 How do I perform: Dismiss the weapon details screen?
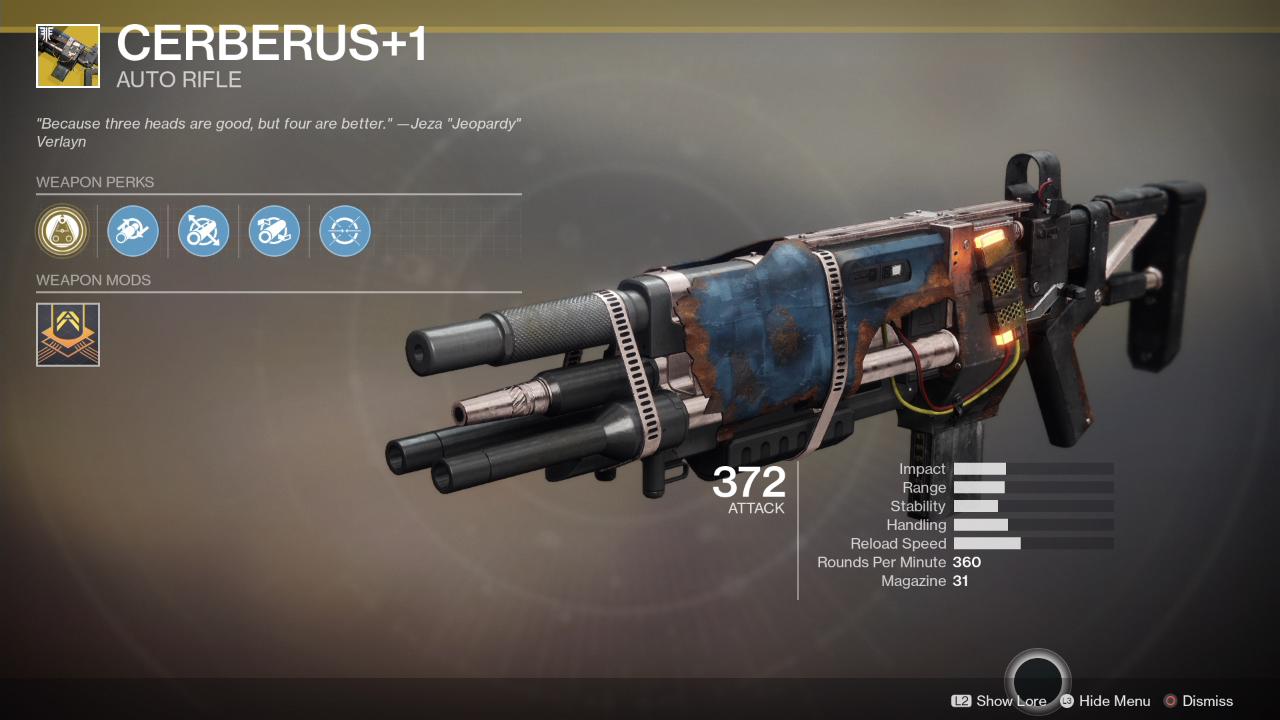pyautogui.click(x=1207, y=701)
